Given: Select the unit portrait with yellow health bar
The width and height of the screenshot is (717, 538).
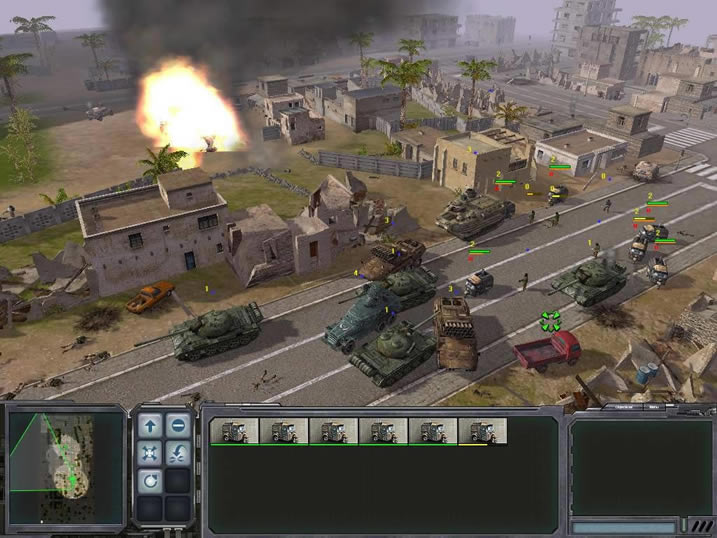Looking at the screenshot, I should [x=483, y=431].
